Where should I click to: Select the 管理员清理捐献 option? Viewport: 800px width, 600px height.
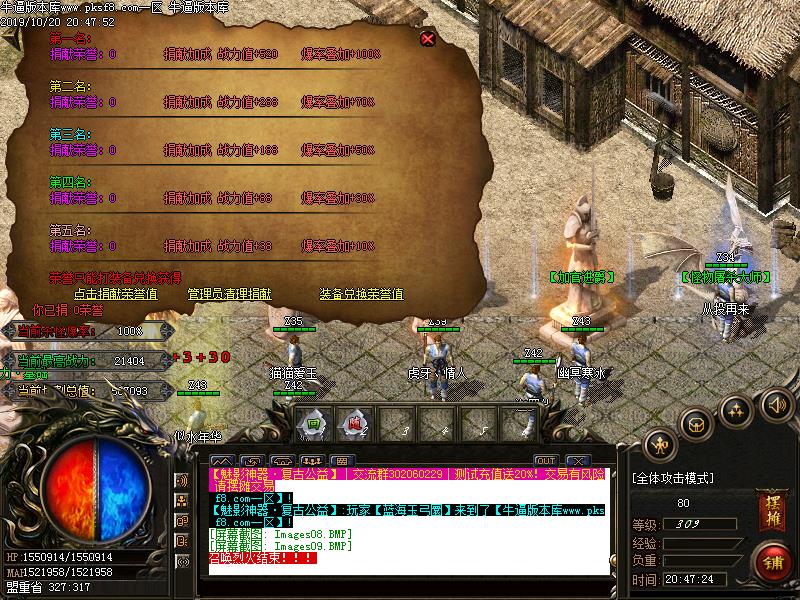(x=229, y=294)
